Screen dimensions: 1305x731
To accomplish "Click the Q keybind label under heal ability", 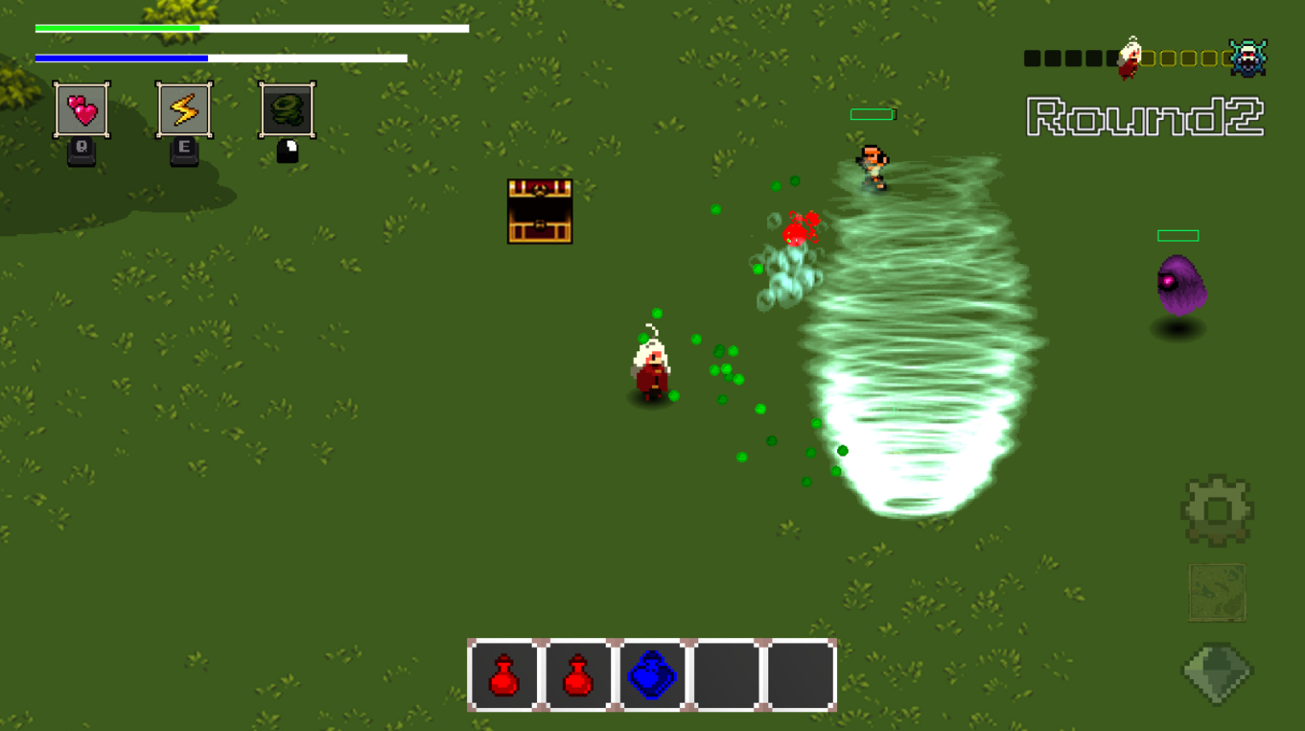I will click(x=80, y=148).
